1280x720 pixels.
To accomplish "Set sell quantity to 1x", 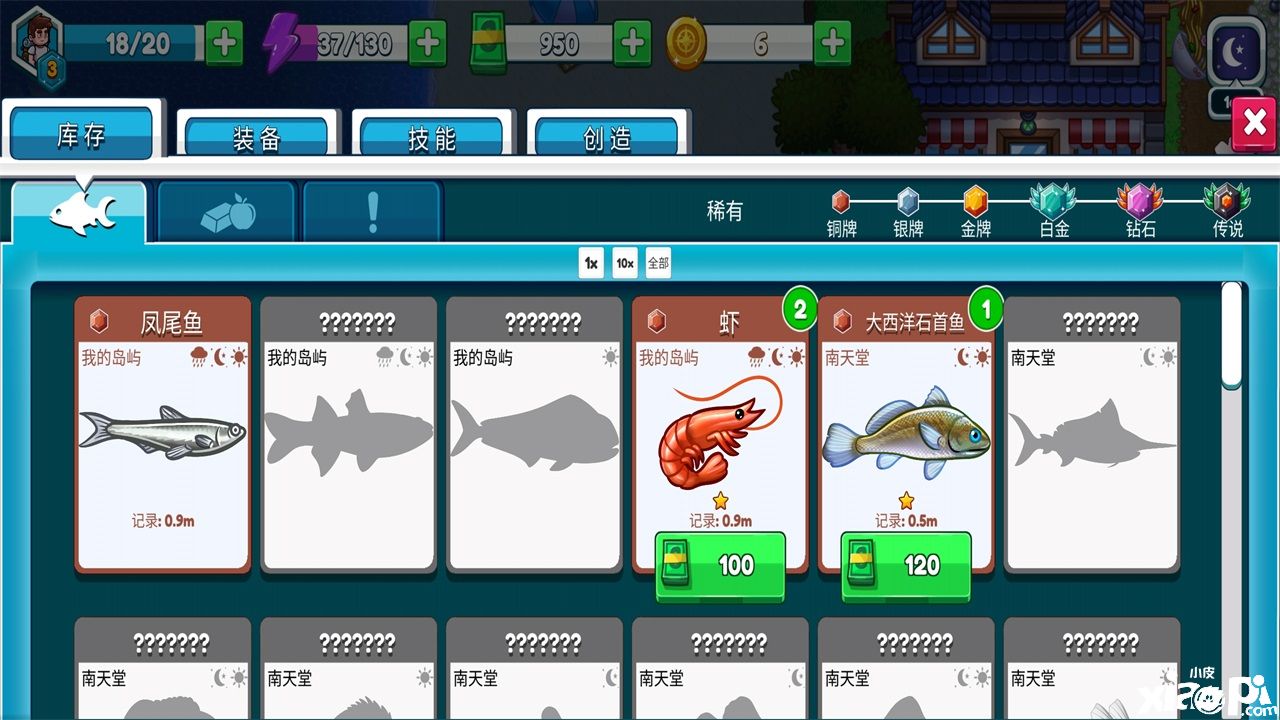I will pyautogui.click(x=591, y=263).
